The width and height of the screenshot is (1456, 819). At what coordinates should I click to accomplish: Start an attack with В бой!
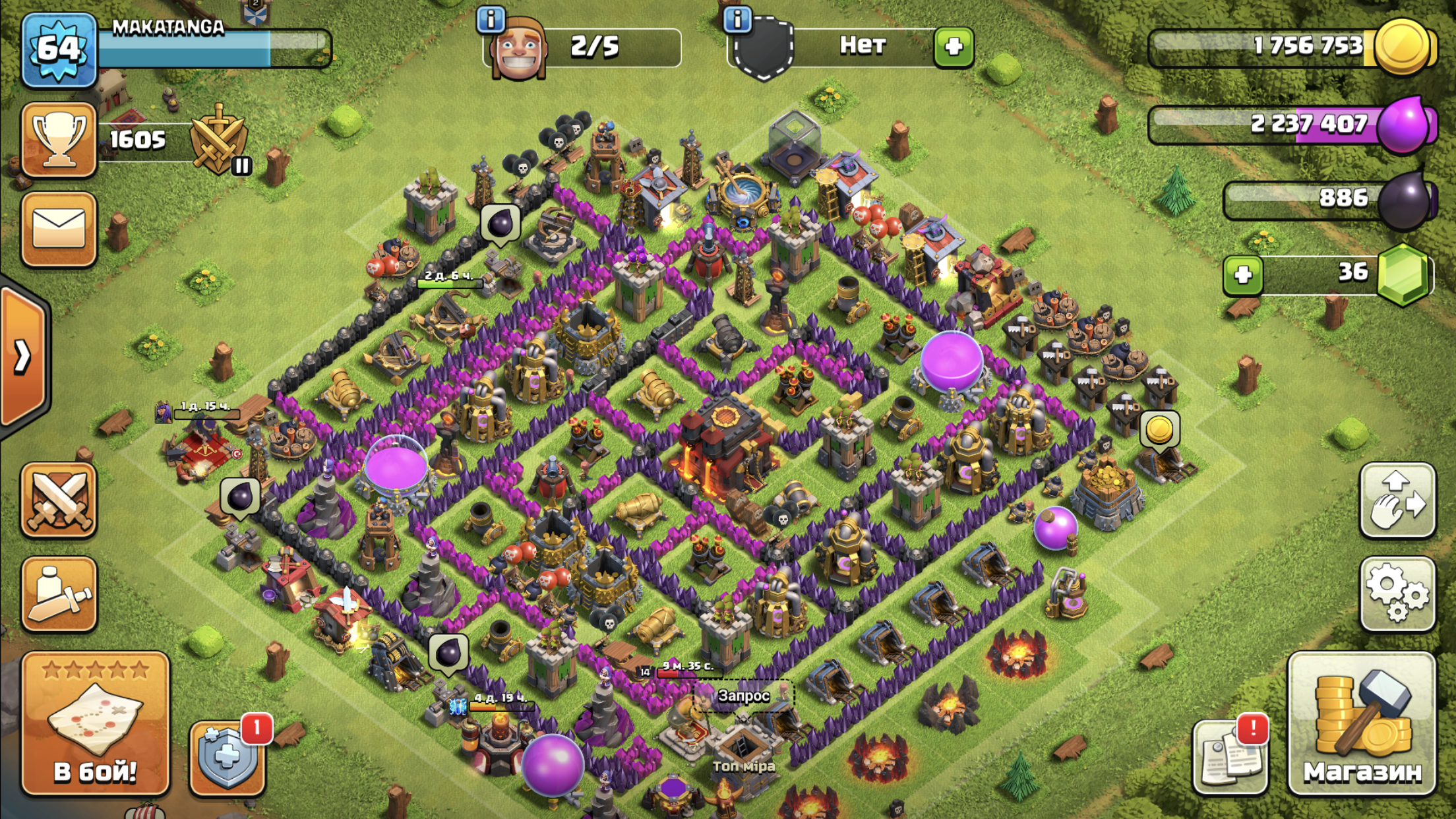click(96, 724)
